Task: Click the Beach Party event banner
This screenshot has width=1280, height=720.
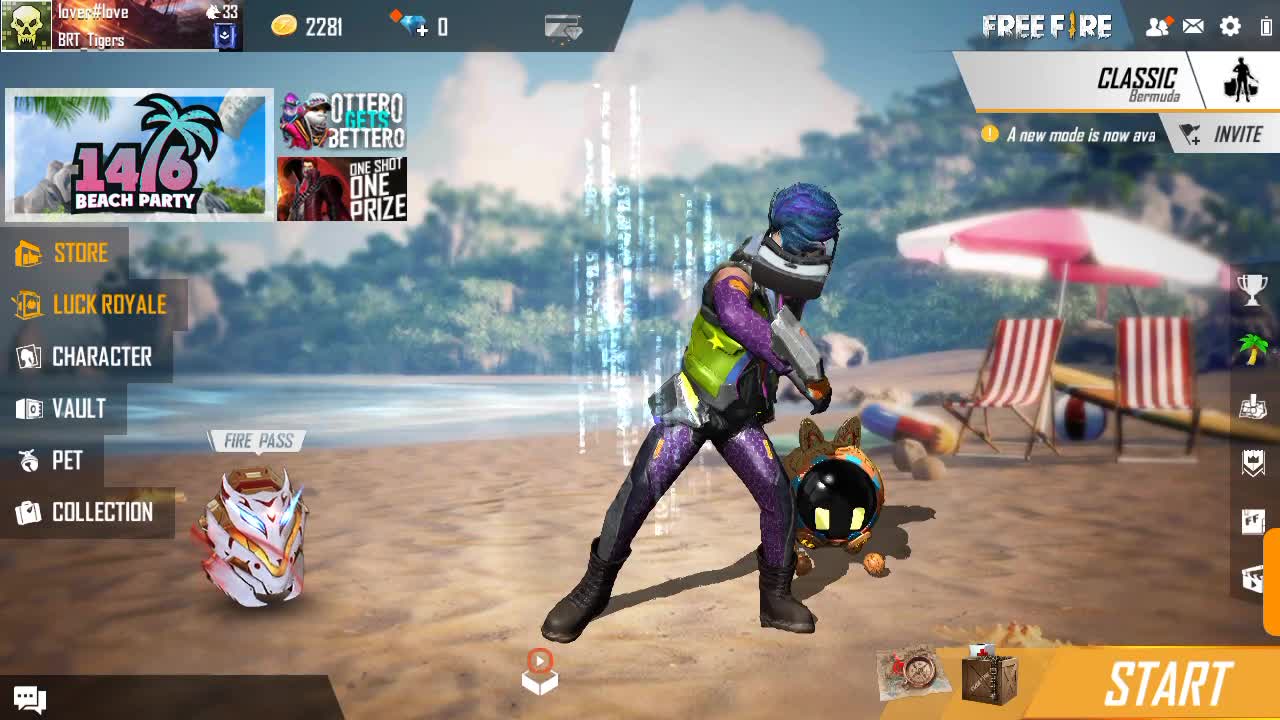Action: [x=139, y=155]
